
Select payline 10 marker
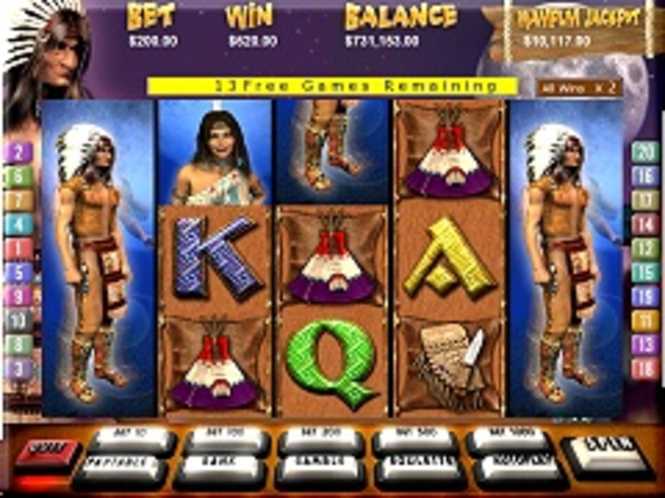coord(19,320)
